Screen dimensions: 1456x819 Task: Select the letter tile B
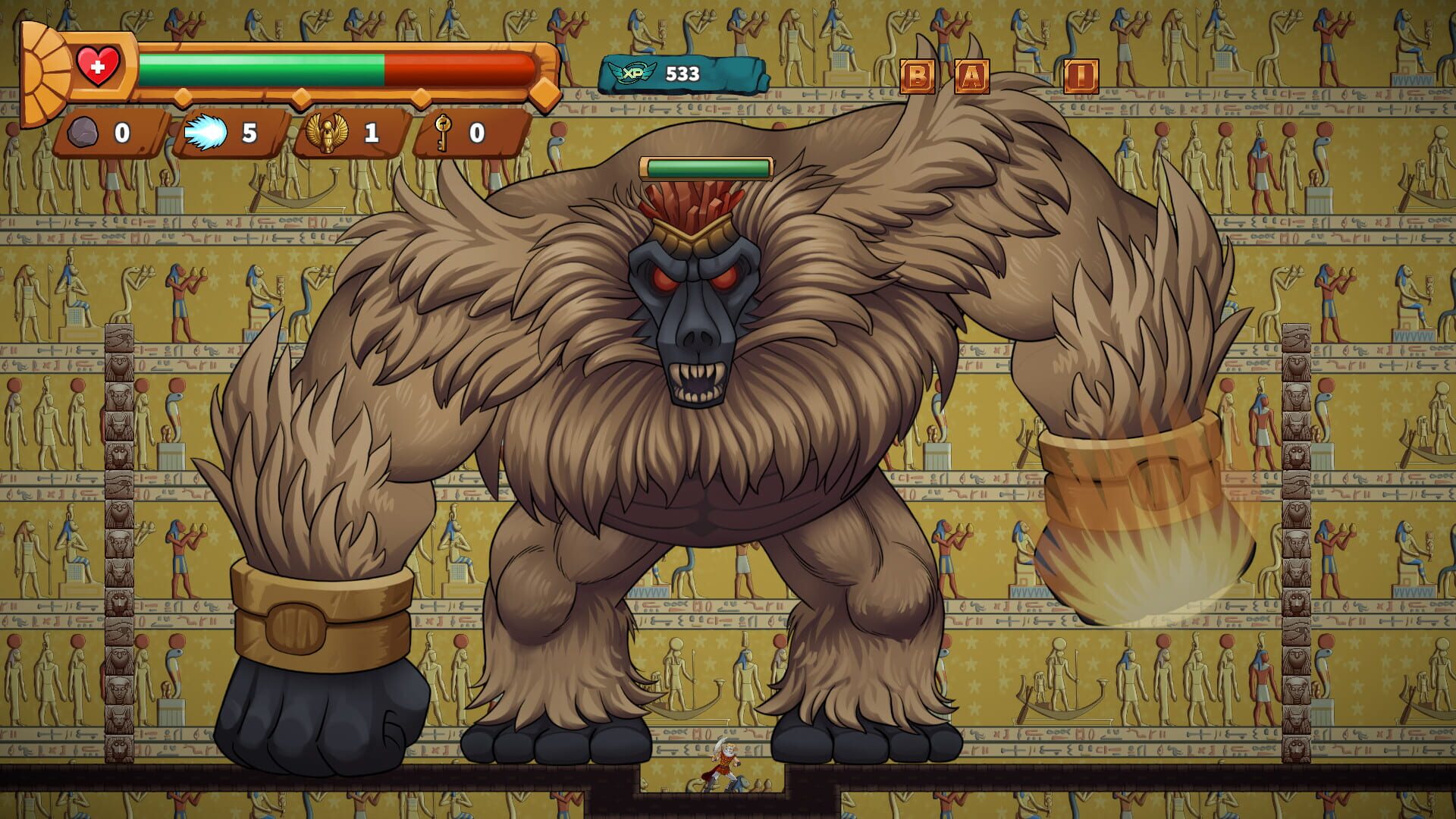click(918, 75)
